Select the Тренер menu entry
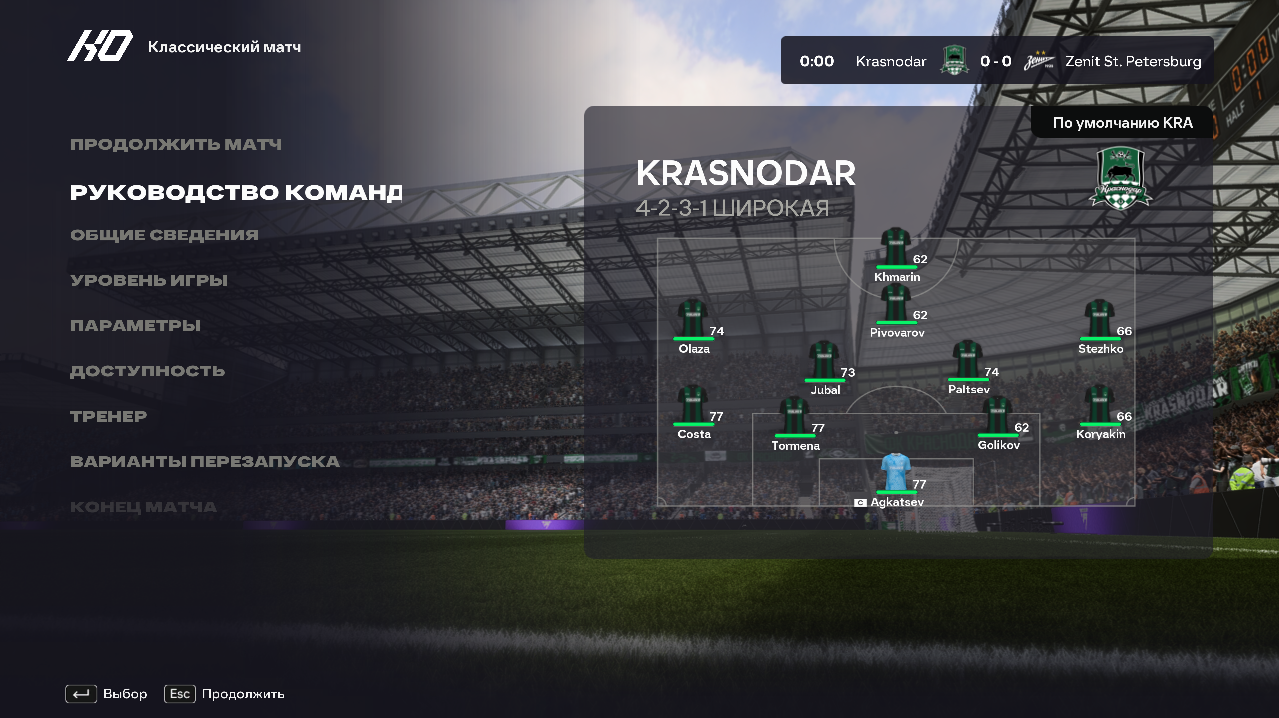 (108, 416)
